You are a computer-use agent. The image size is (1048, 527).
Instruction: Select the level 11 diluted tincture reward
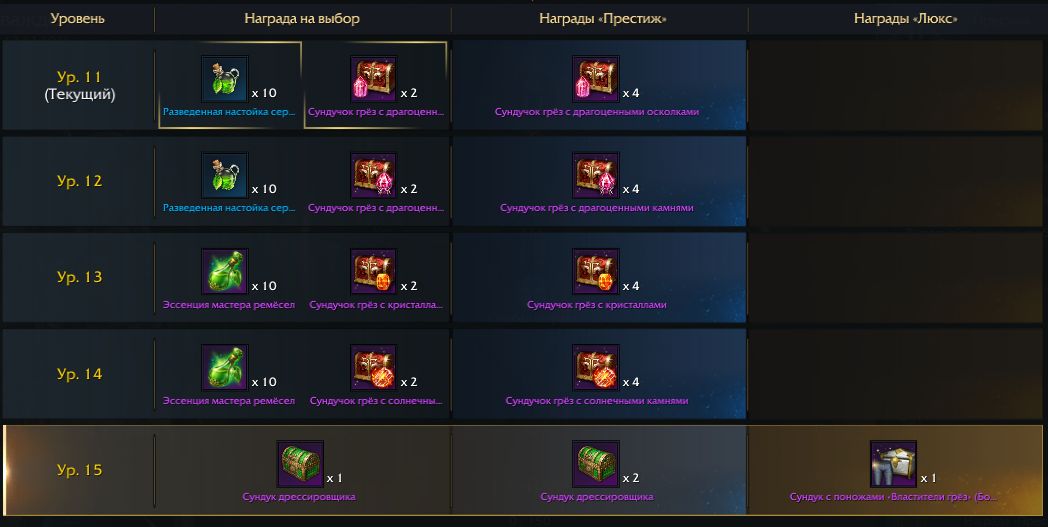pyautogui.click(x=225, y=79)
